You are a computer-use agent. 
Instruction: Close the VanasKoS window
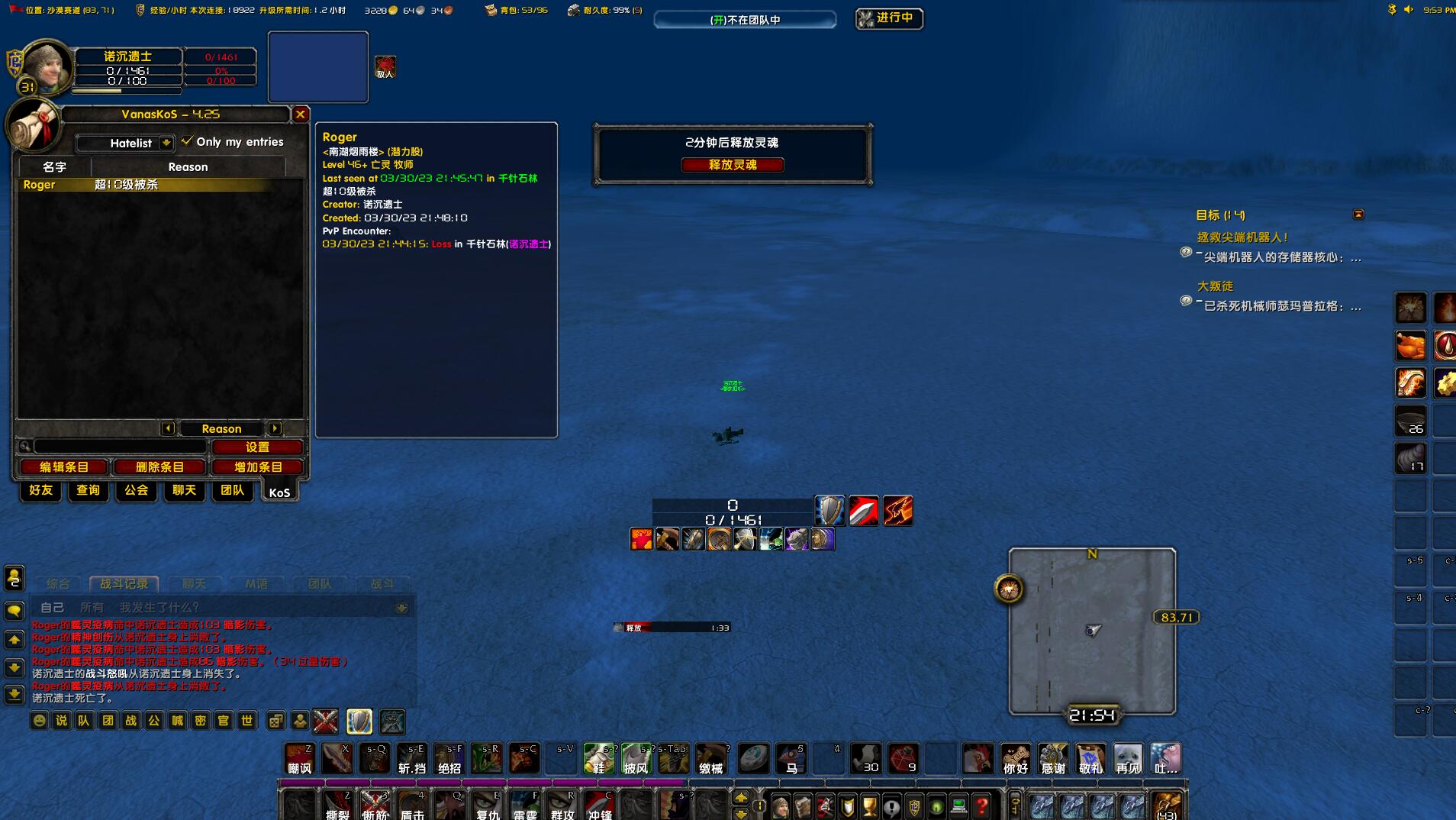(x=301, y=115)
